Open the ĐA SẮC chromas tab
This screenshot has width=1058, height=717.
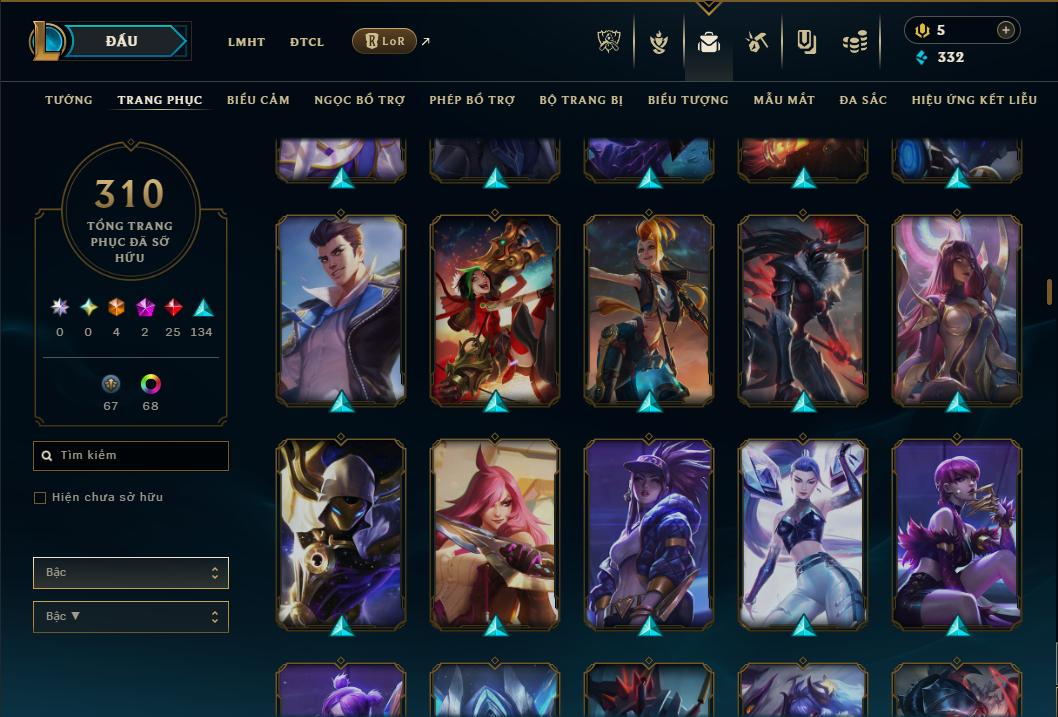[863, 100]
